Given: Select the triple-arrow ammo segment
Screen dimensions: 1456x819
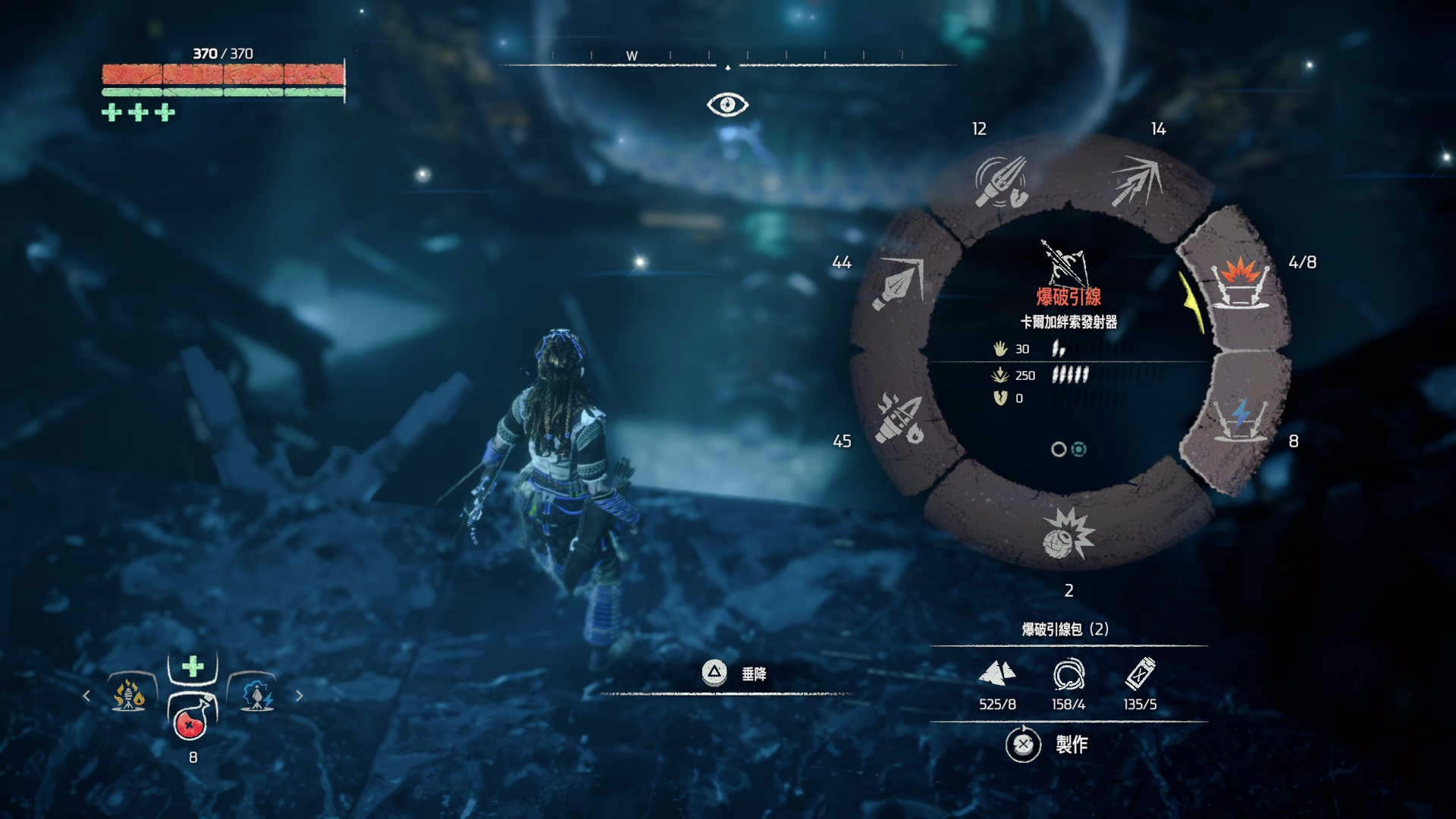Looking at the screenshot, I should 1137,182.
